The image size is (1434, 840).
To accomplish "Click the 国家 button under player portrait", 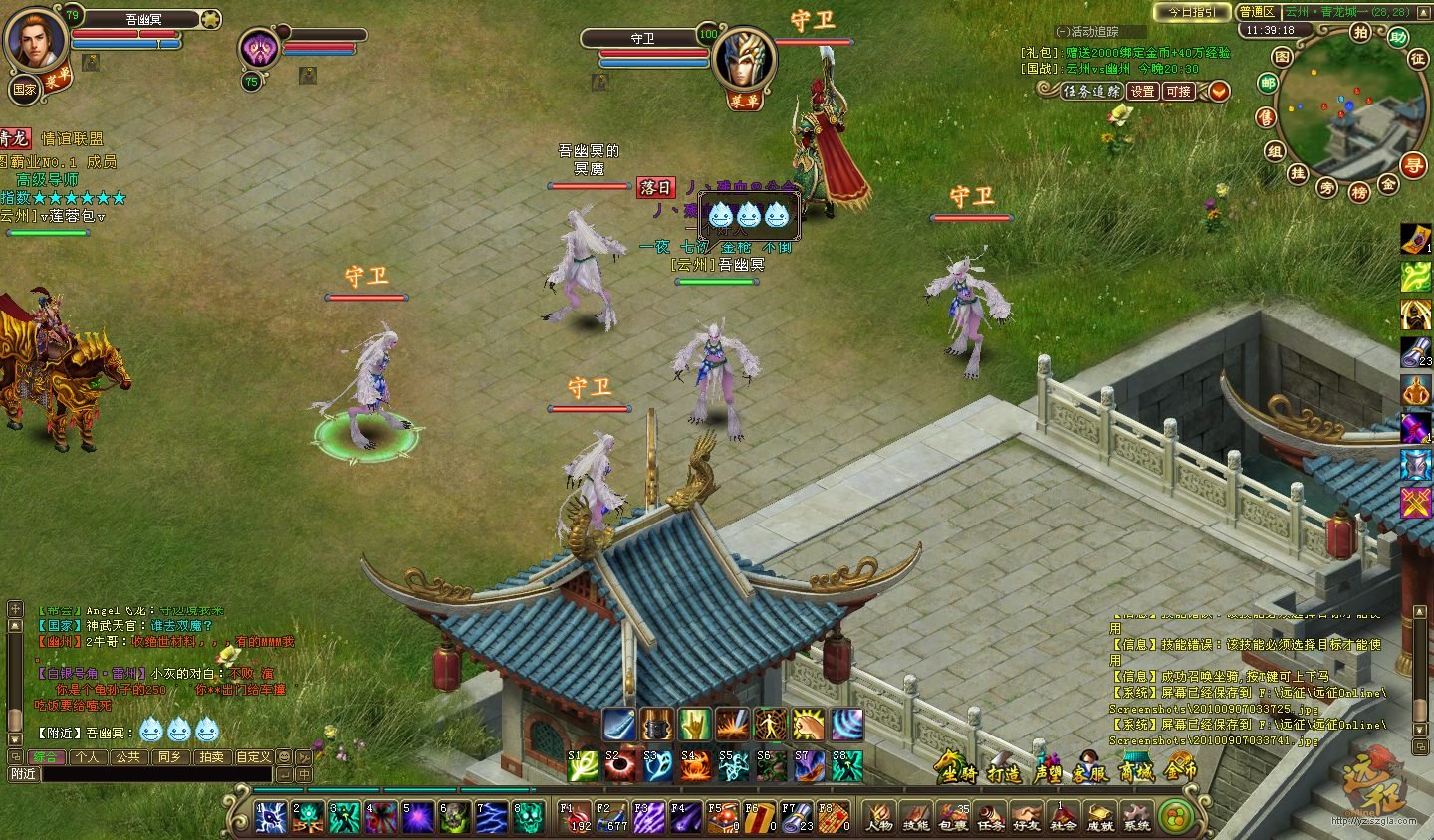I will (24, 89).
